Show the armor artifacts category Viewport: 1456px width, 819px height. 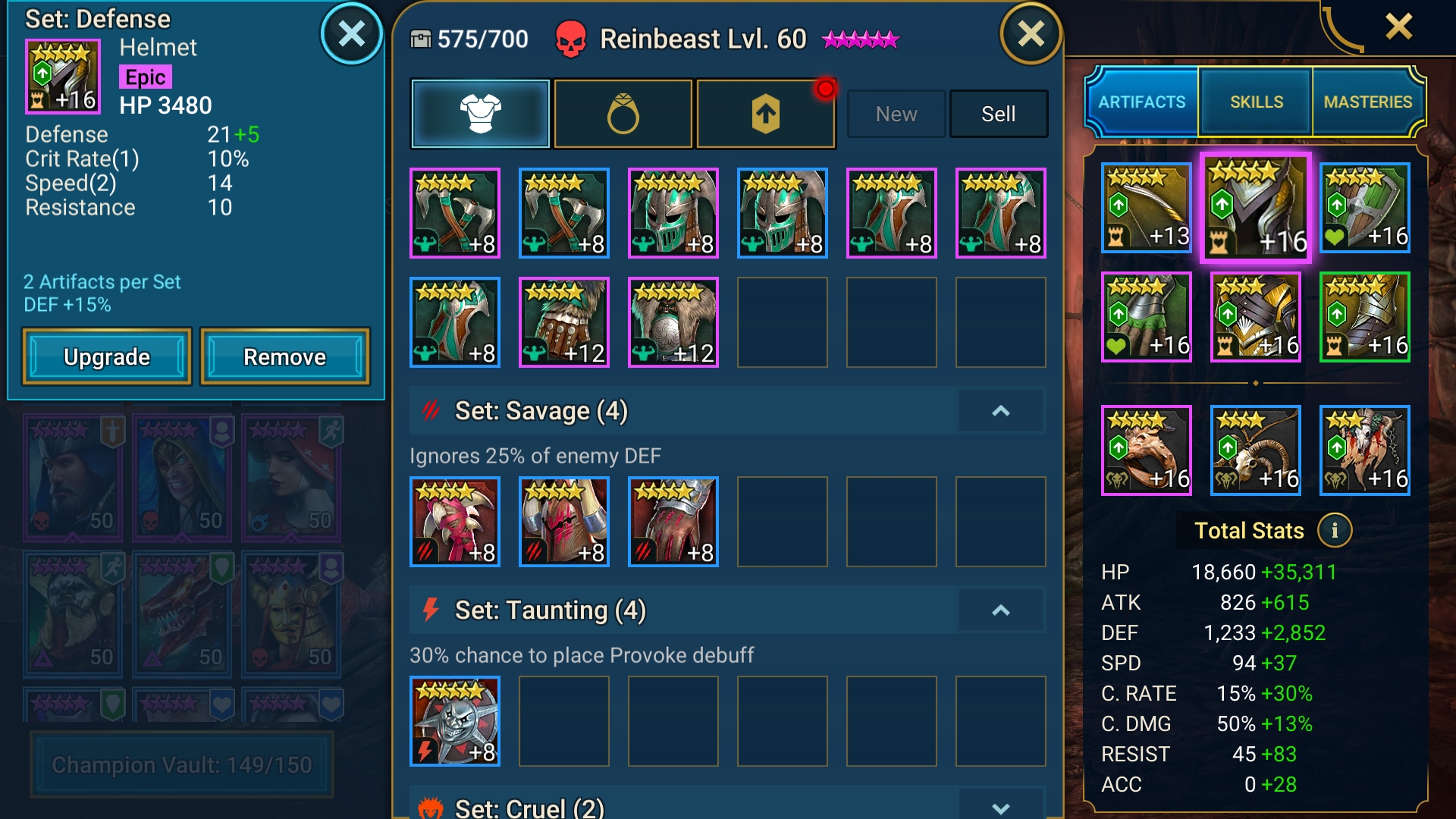tap(480, 114)
